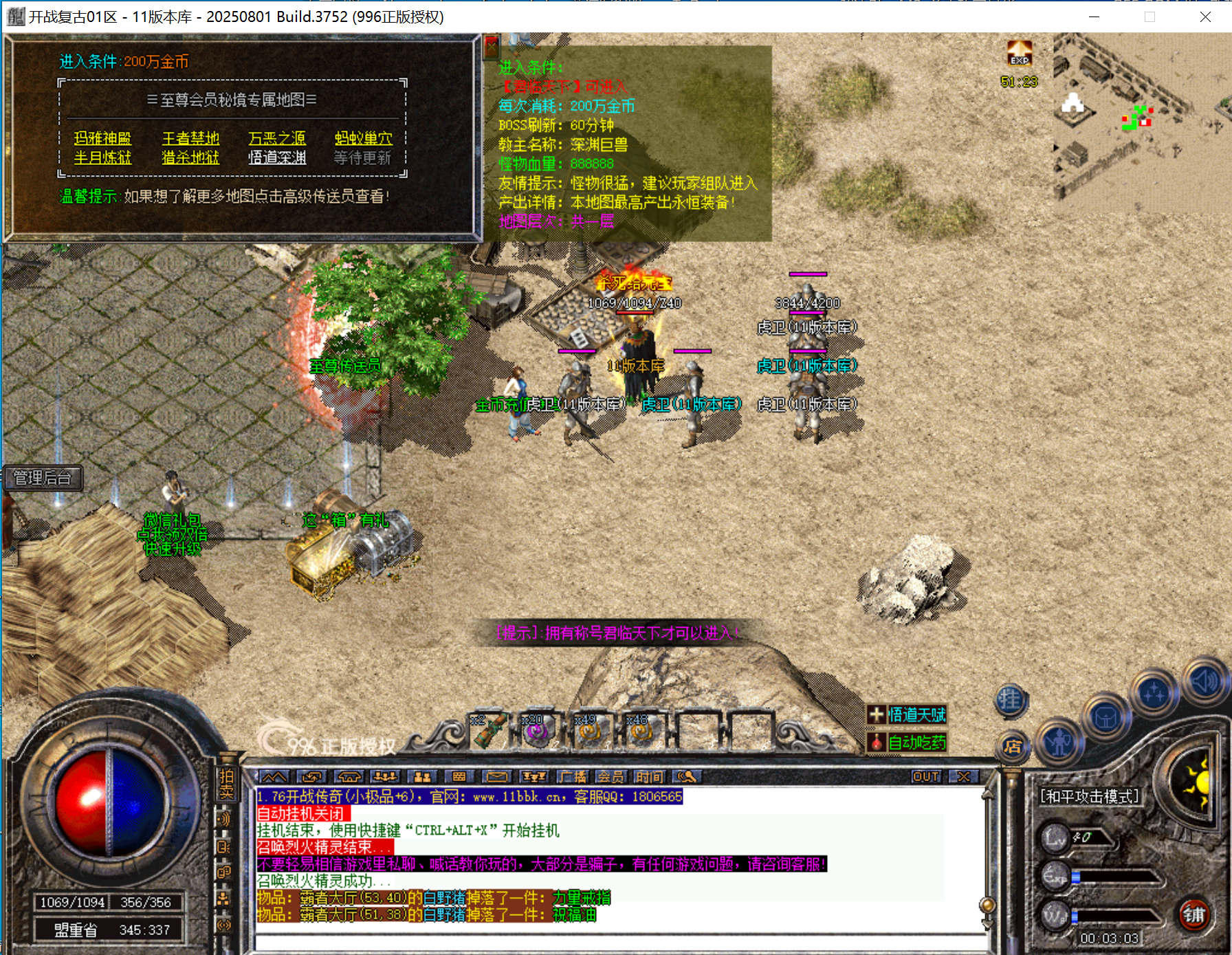Open the 店 shop round button
This screenshot has width=1232, height=955.
tap(1013, 747)
